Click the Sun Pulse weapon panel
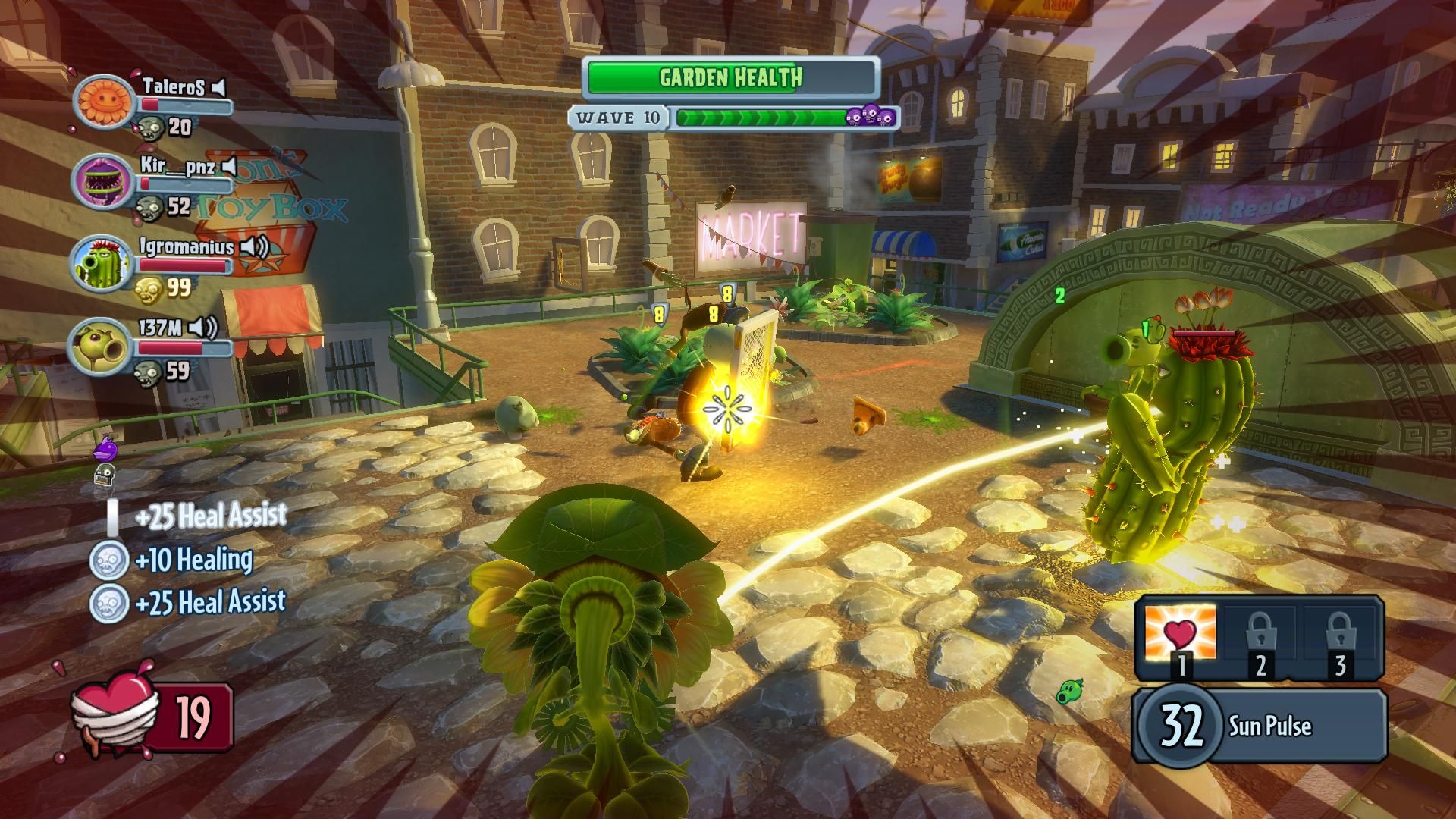The height and width of the screenshot is (819, 1456). point(1259,726)
